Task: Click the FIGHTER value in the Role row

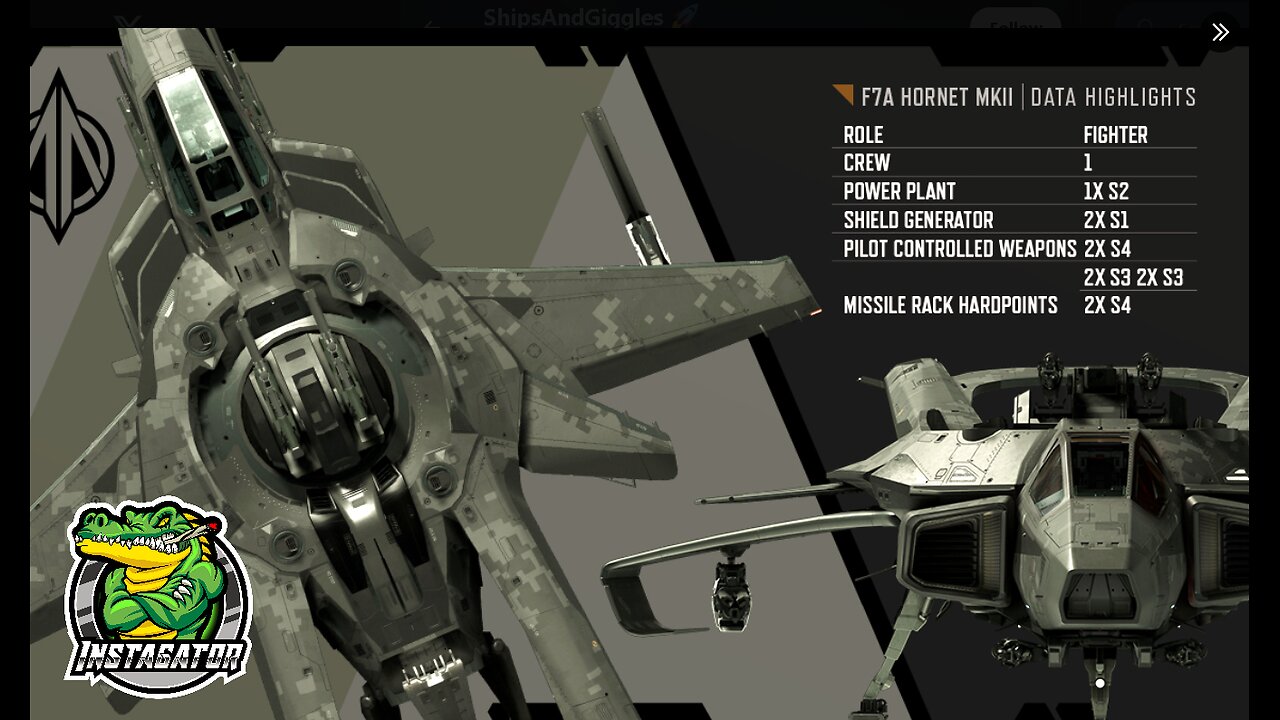Action: point(1116,135)
